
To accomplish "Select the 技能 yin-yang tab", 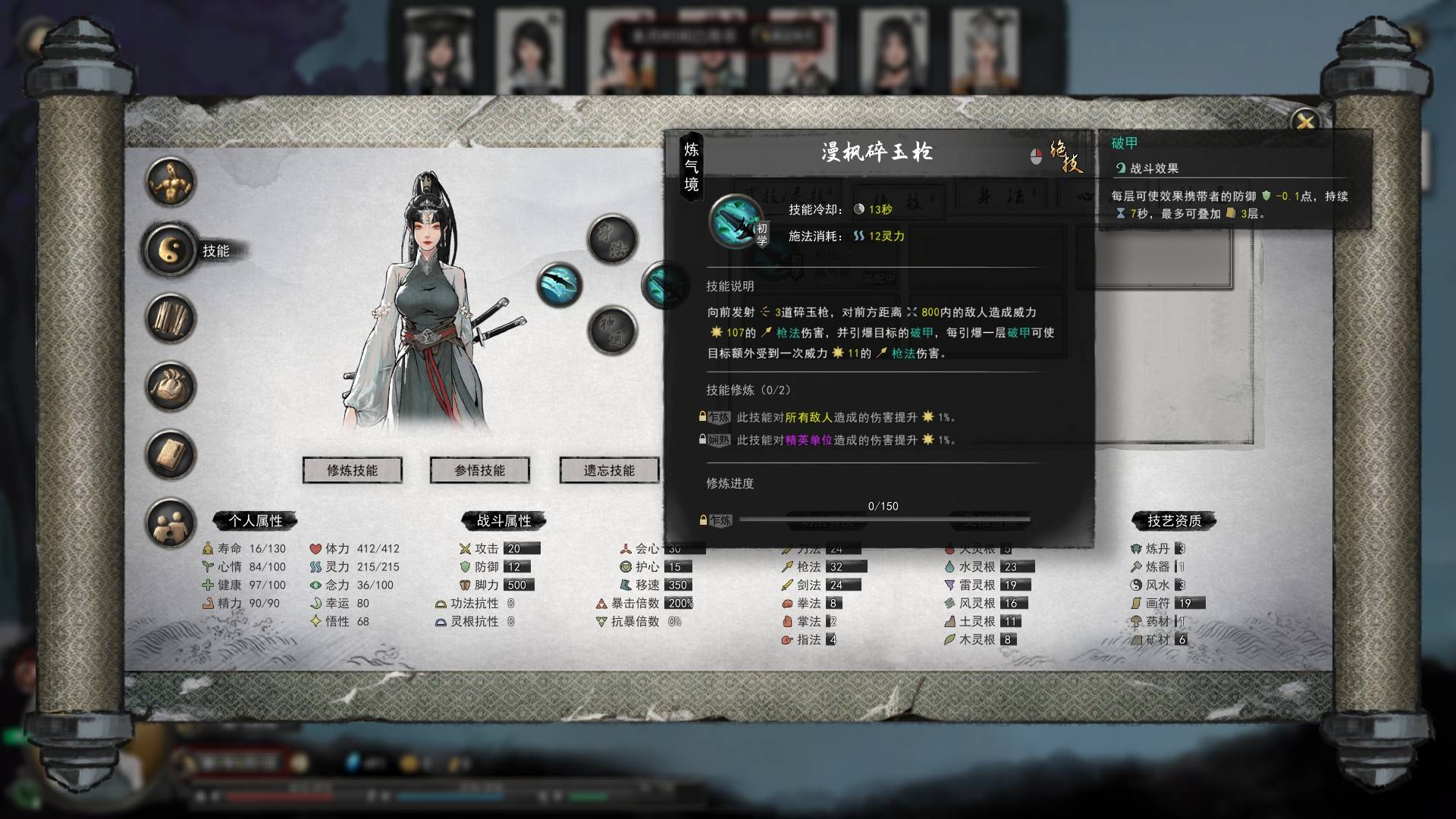I will click(171, 250).
